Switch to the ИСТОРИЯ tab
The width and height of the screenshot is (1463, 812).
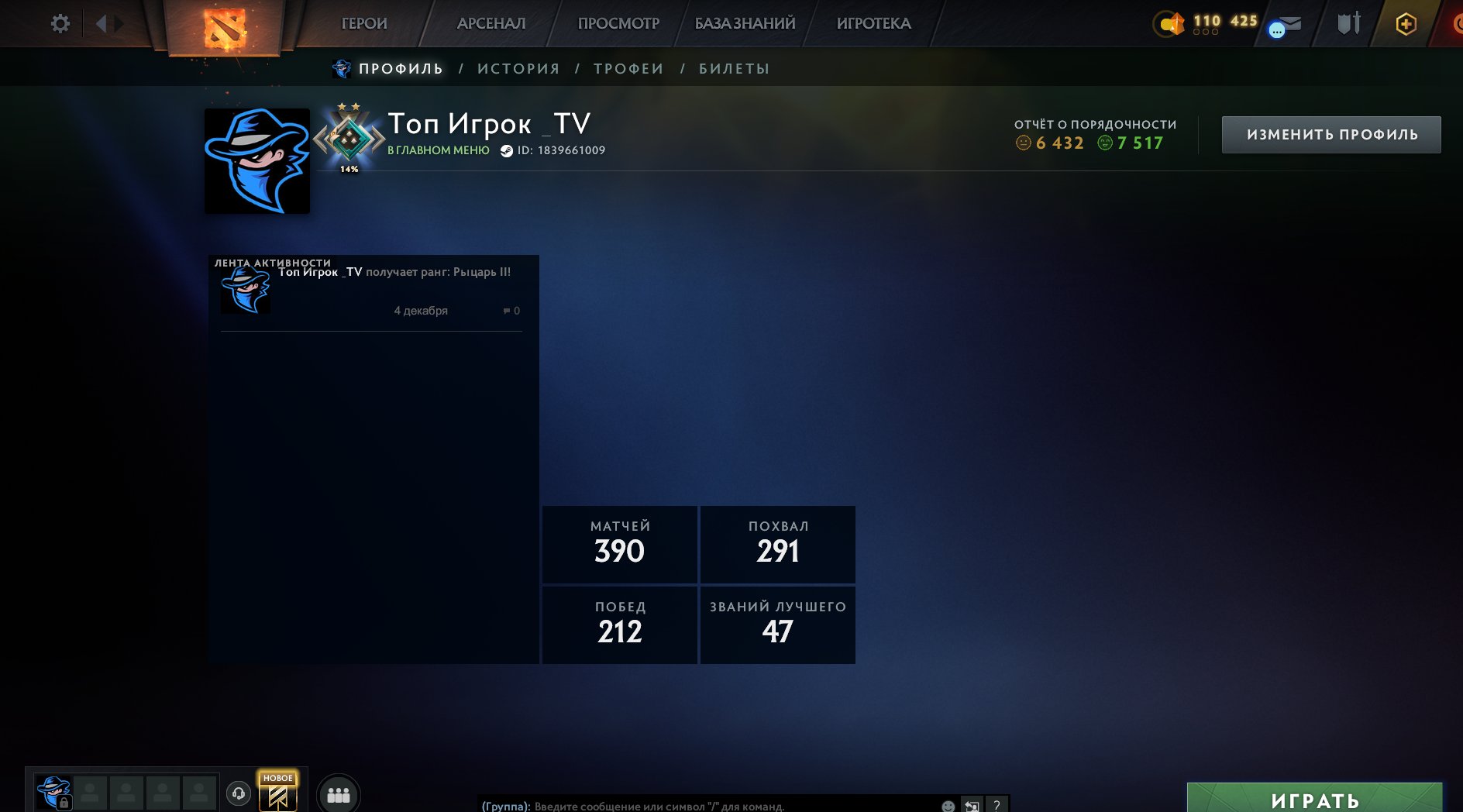518,68
